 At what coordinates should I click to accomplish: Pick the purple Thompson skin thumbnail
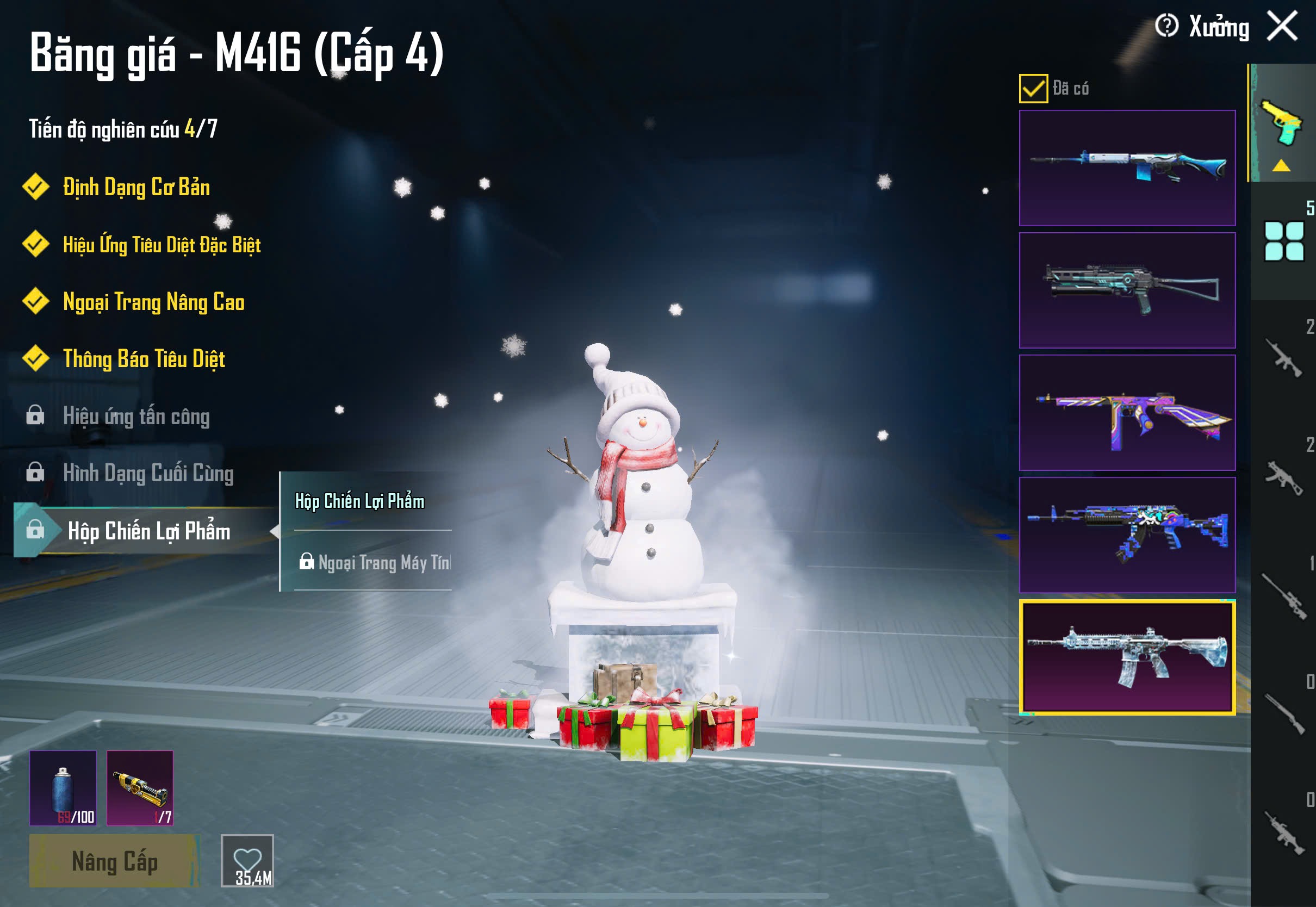click(x=1127, y=413)
